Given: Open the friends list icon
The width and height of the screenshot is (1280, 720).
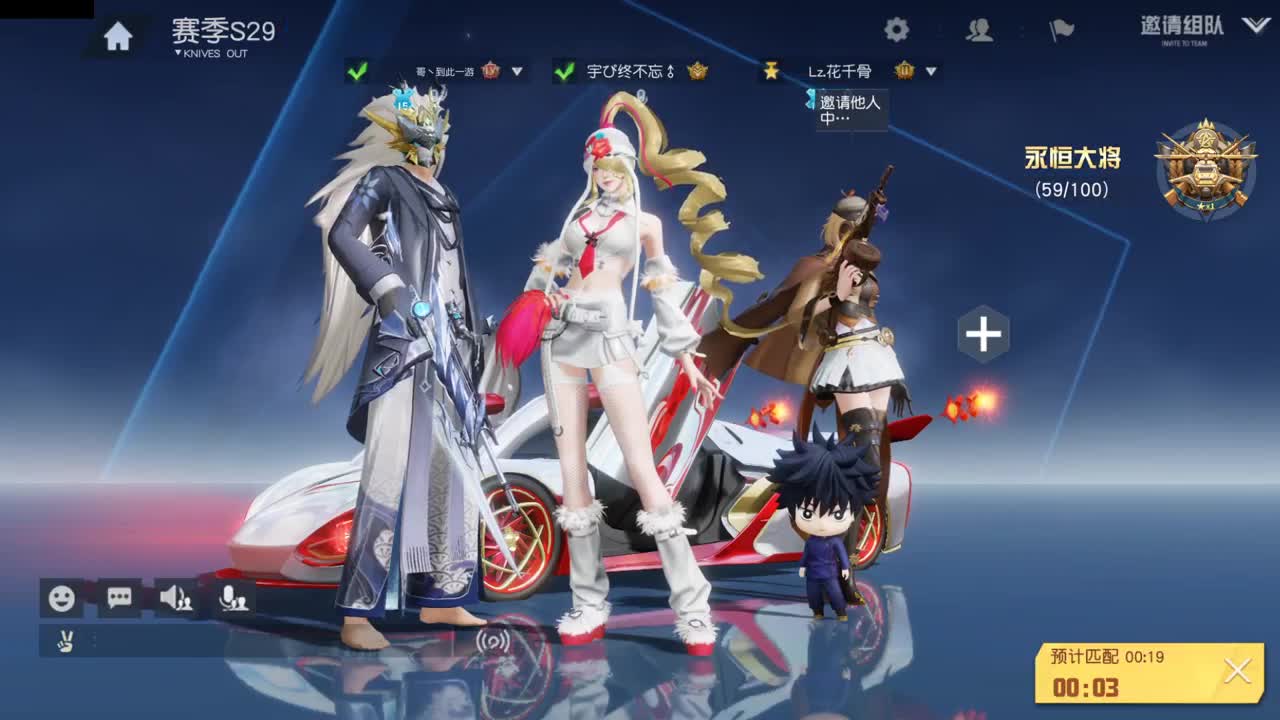Looking at the screenshot, I should click(x=977, y=30).
